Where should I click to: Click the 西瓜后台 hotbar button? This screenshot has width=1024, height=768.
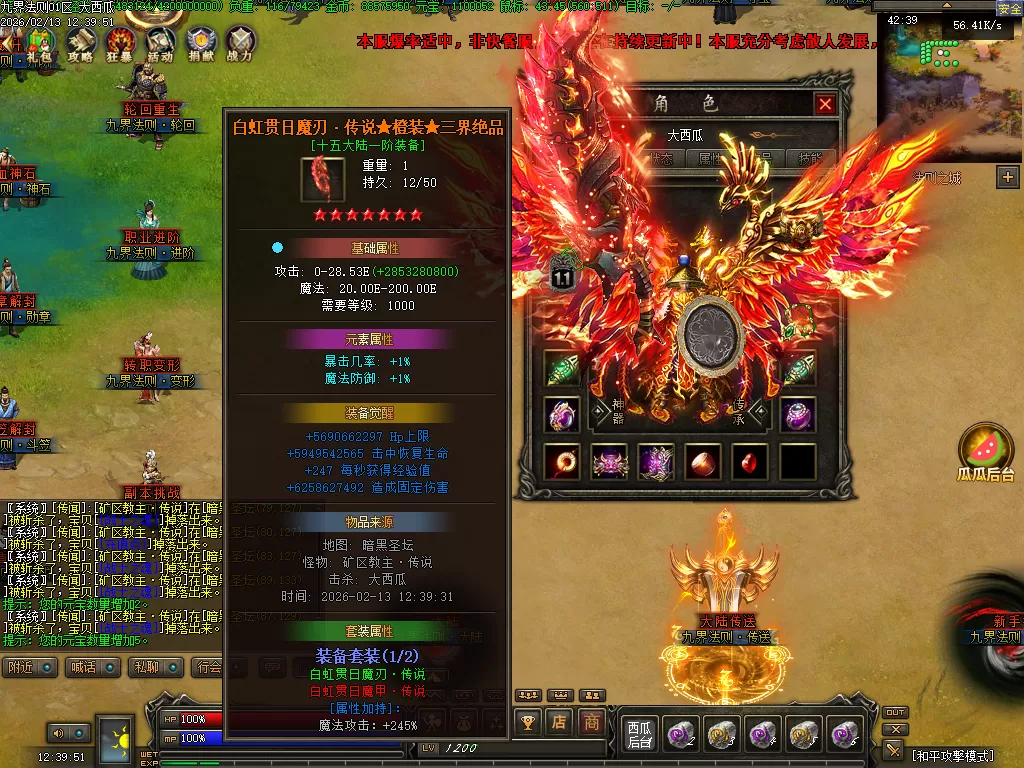639,734
